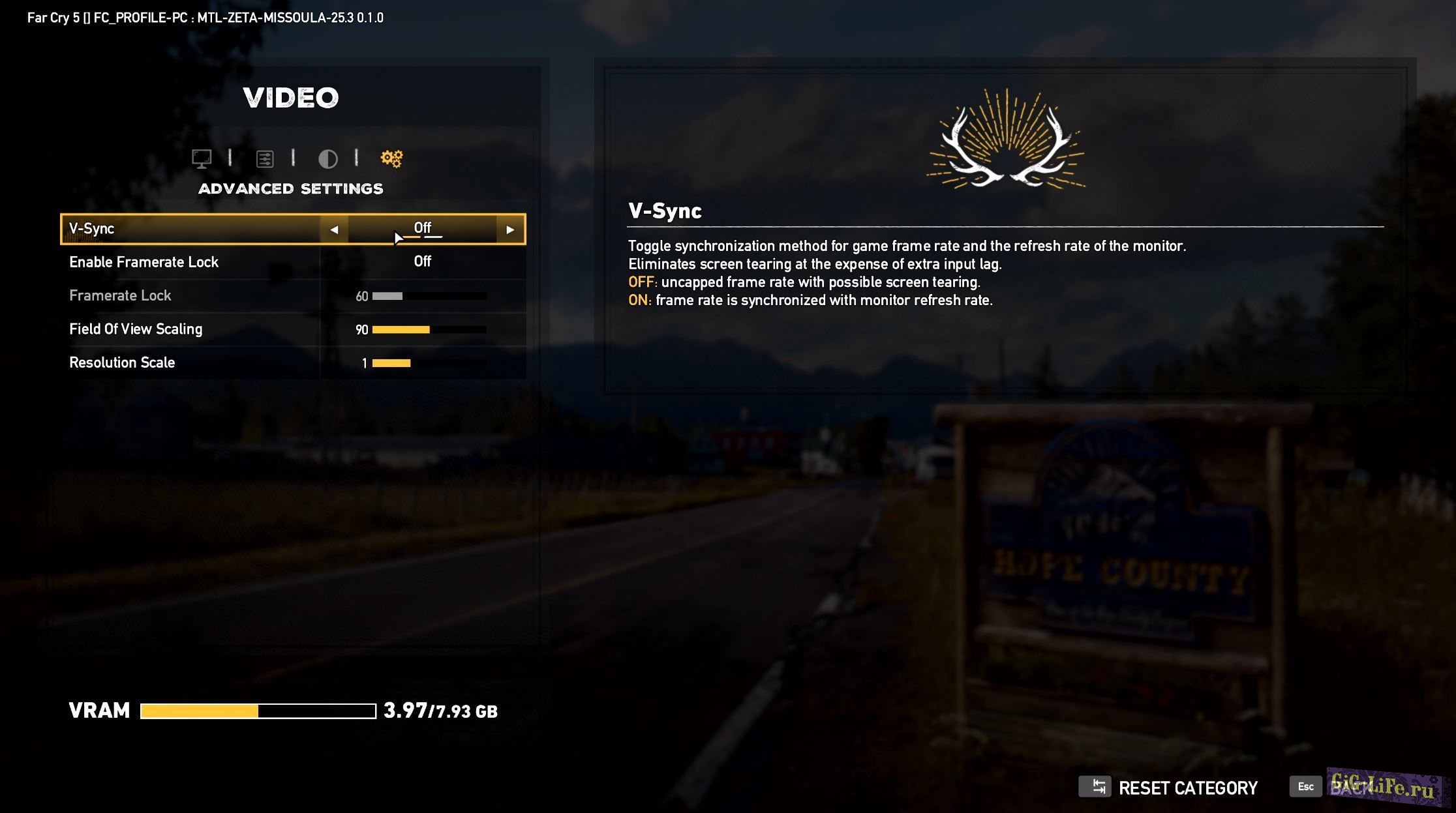The image size is (1456, 813).
Task: Open the quality sliders tab
Action: pos(265,158)
